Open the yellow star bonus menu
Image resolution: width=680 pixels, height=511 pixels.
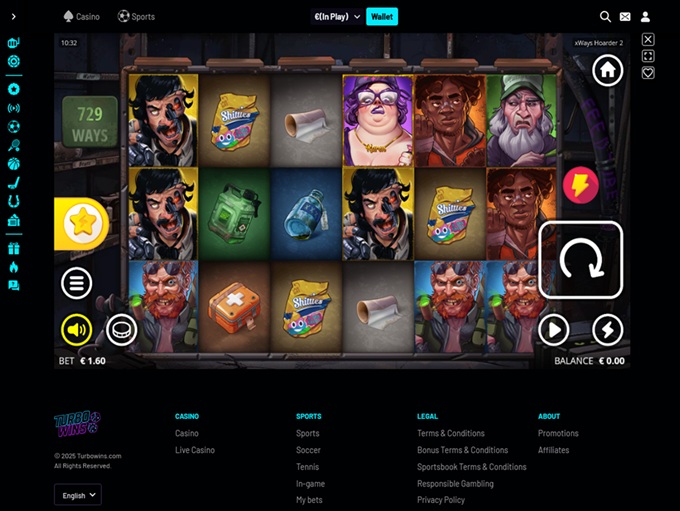click(x=86, y=223)
